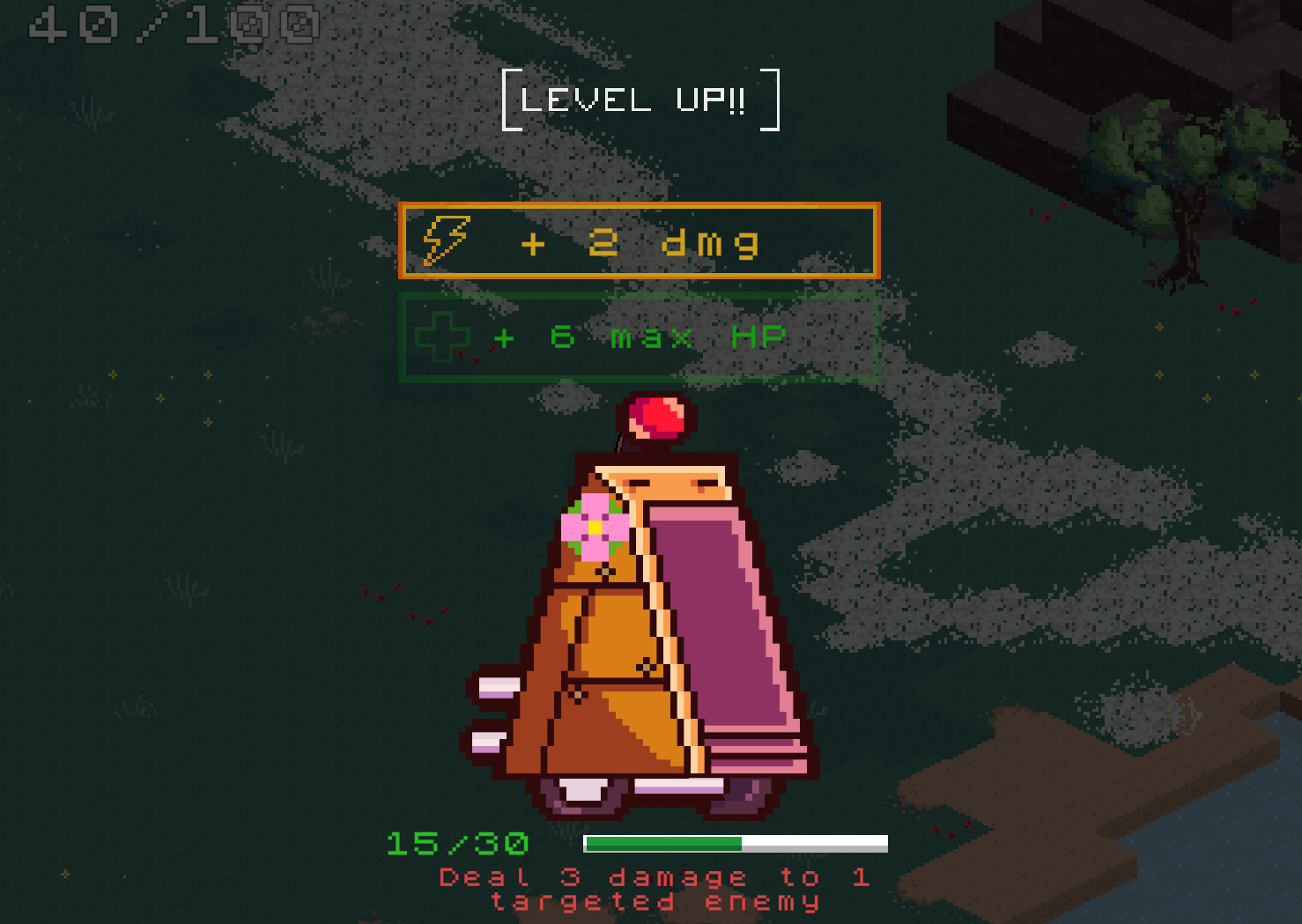Image resolution: width=1302 pixels, height=924 pixels.
Task: Choose the +2 dmg level-up reward
Action: (x=639, y=241)
